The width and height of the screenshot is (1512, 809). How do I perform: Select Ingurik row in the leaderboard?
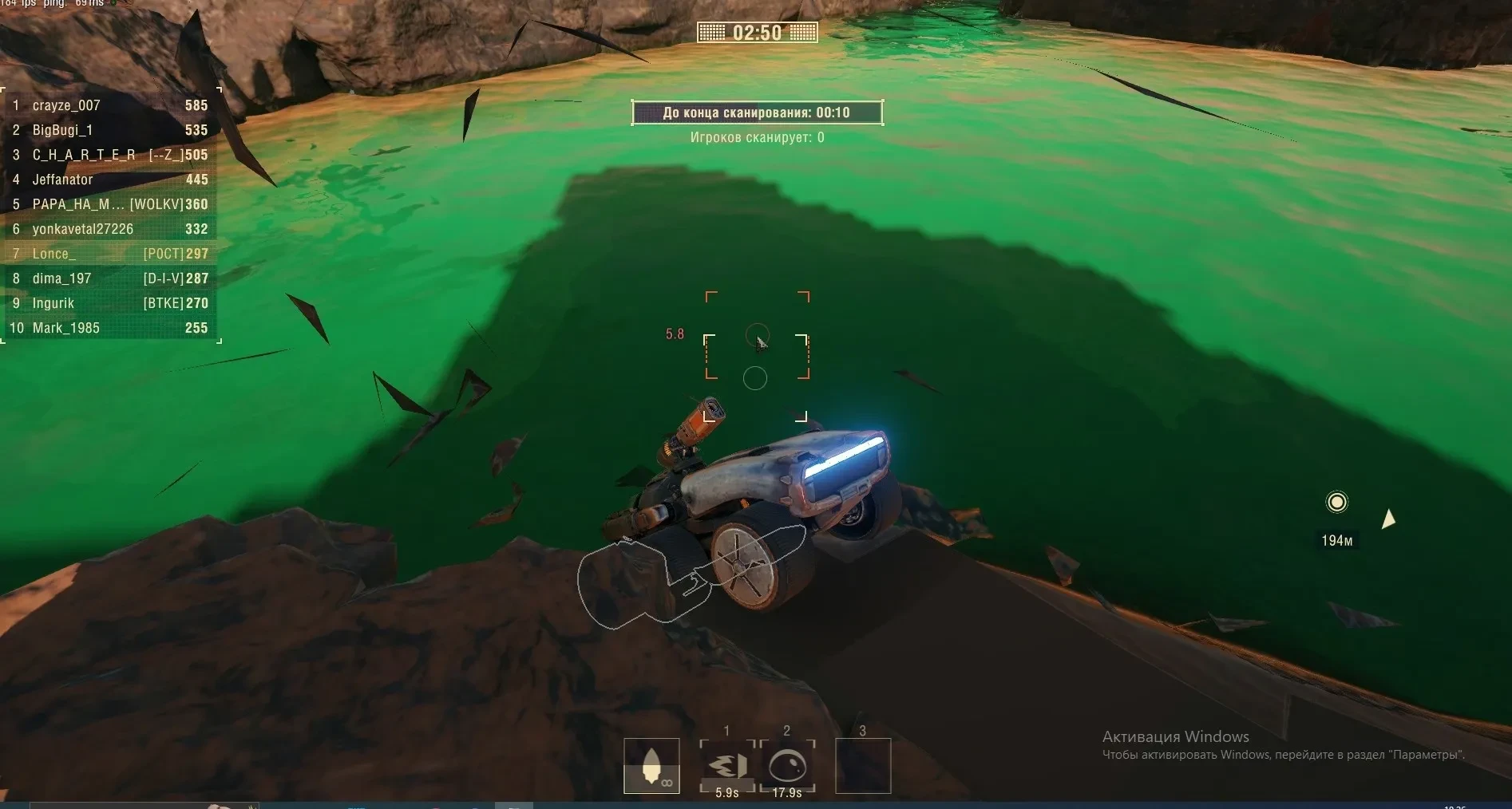pos(110,303)
